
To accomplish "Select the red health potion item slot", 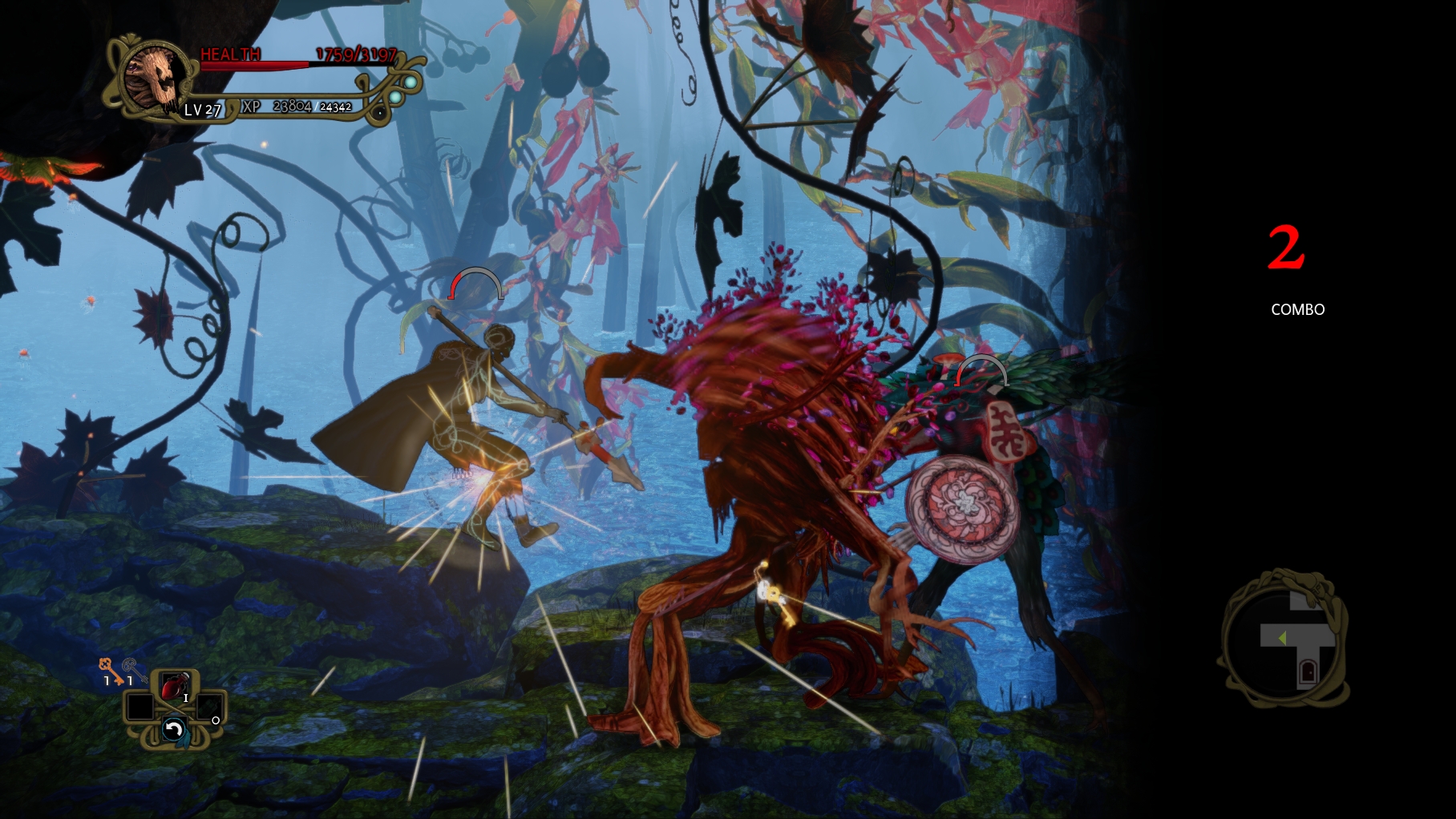I will point(174,686).
